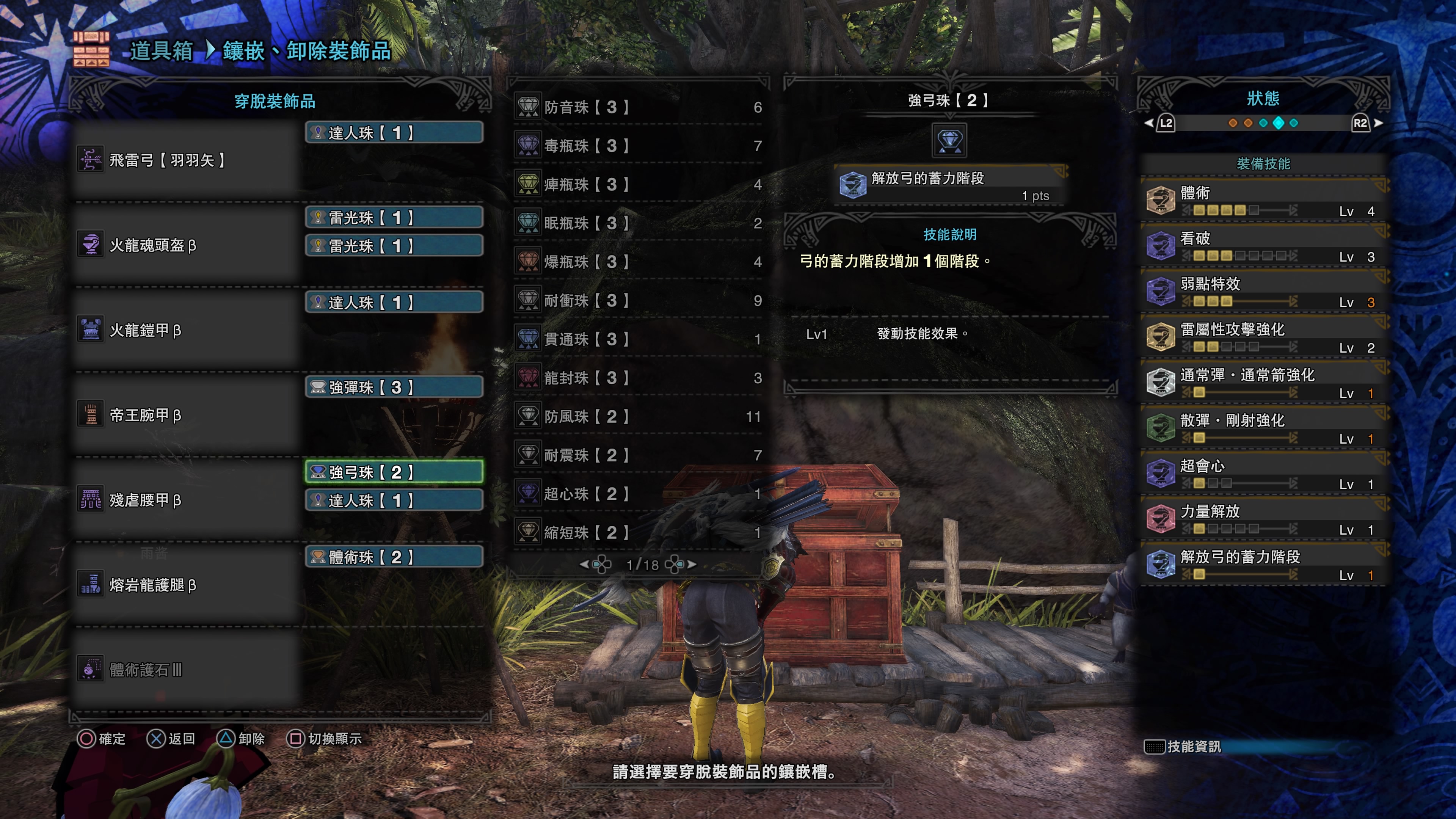Pick the 貫通珠【3】 decoration
1456x819 pixels.
639,339
